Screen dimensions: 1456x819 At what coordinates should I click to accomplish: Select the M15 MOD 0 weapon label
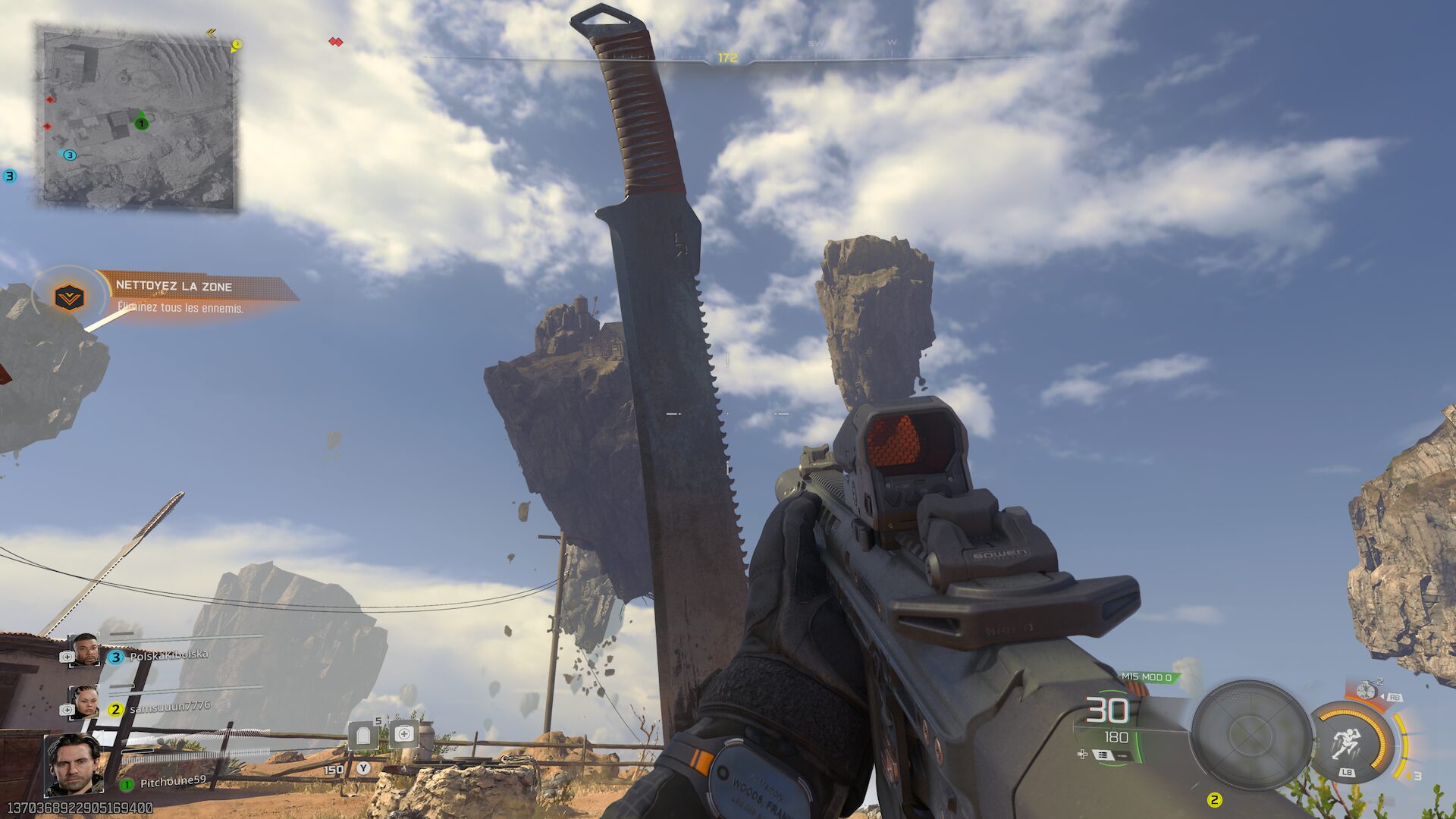point(1146,677)
